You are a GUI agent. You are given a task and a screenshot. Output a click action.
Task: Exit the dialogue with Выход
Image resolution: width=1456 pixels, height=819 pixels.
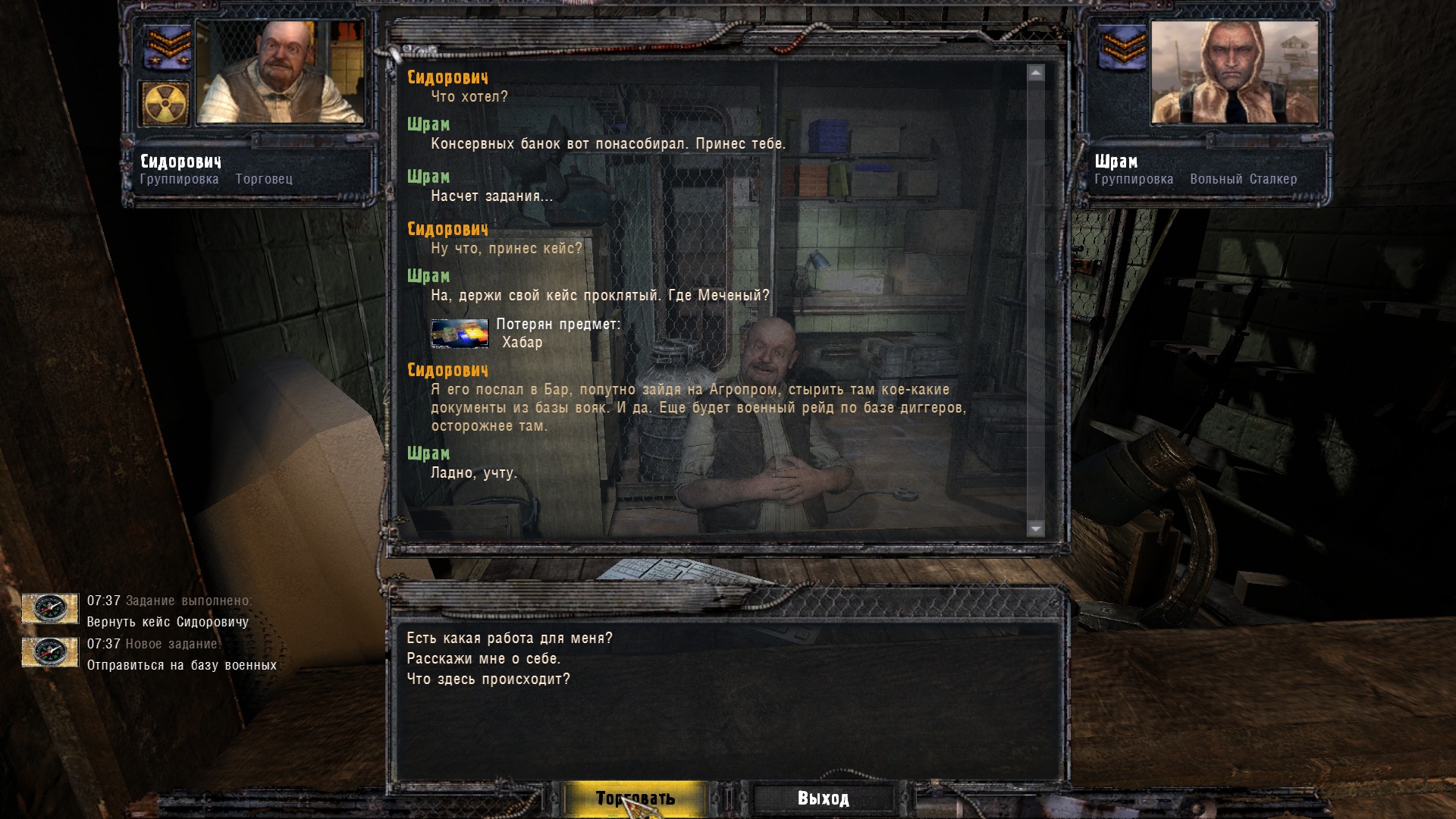pos(823,799)
